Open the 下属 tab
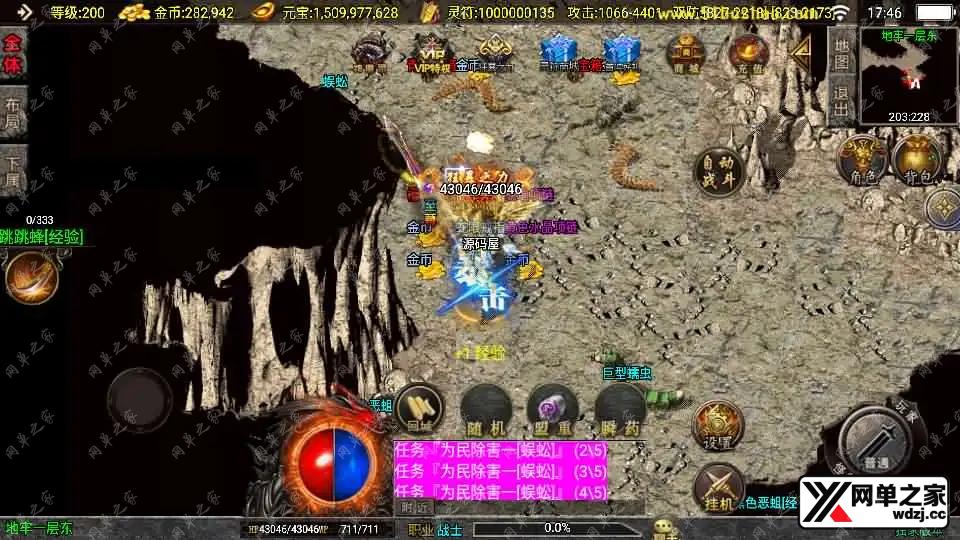 [13, 171]
